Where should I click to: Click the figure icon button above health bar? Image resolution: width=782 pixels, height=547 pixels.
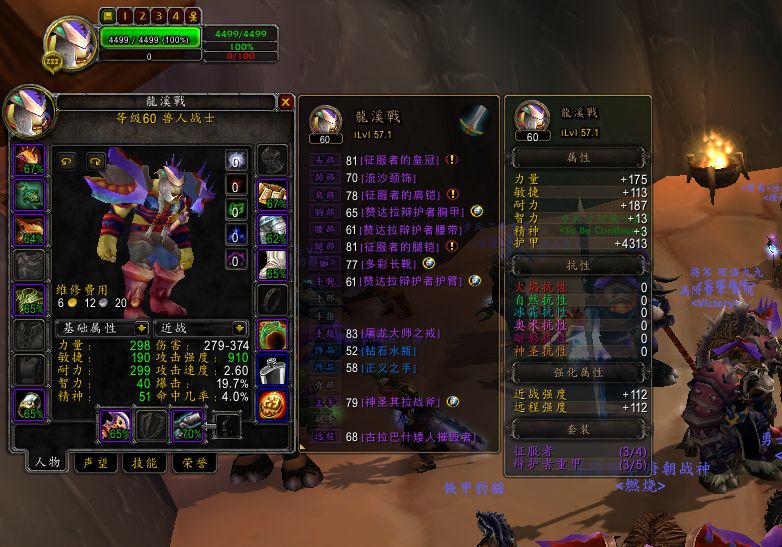click(x=193, y=16)
